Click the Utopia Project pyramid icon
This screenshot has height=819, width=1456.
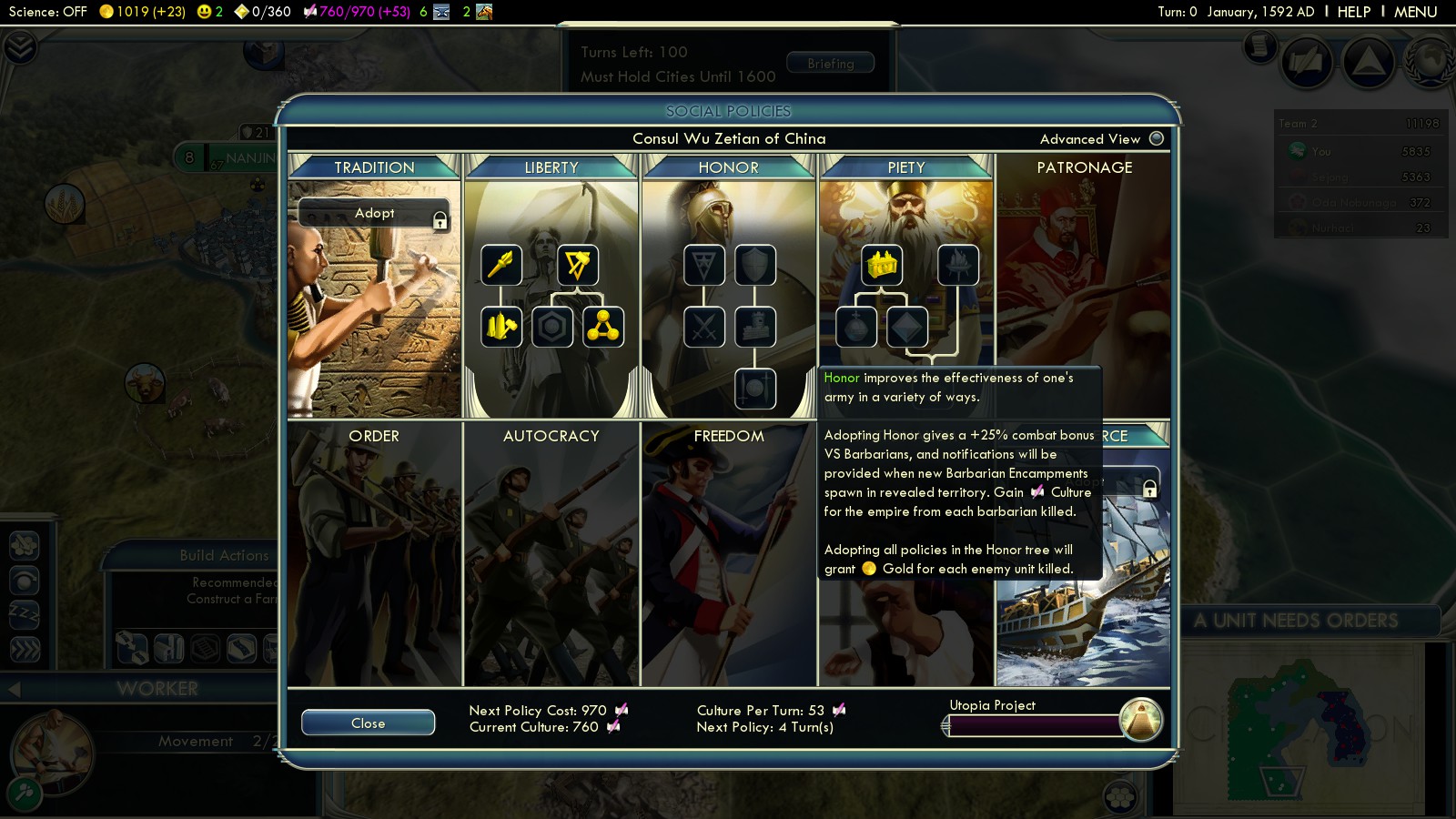coord(1140,719)
